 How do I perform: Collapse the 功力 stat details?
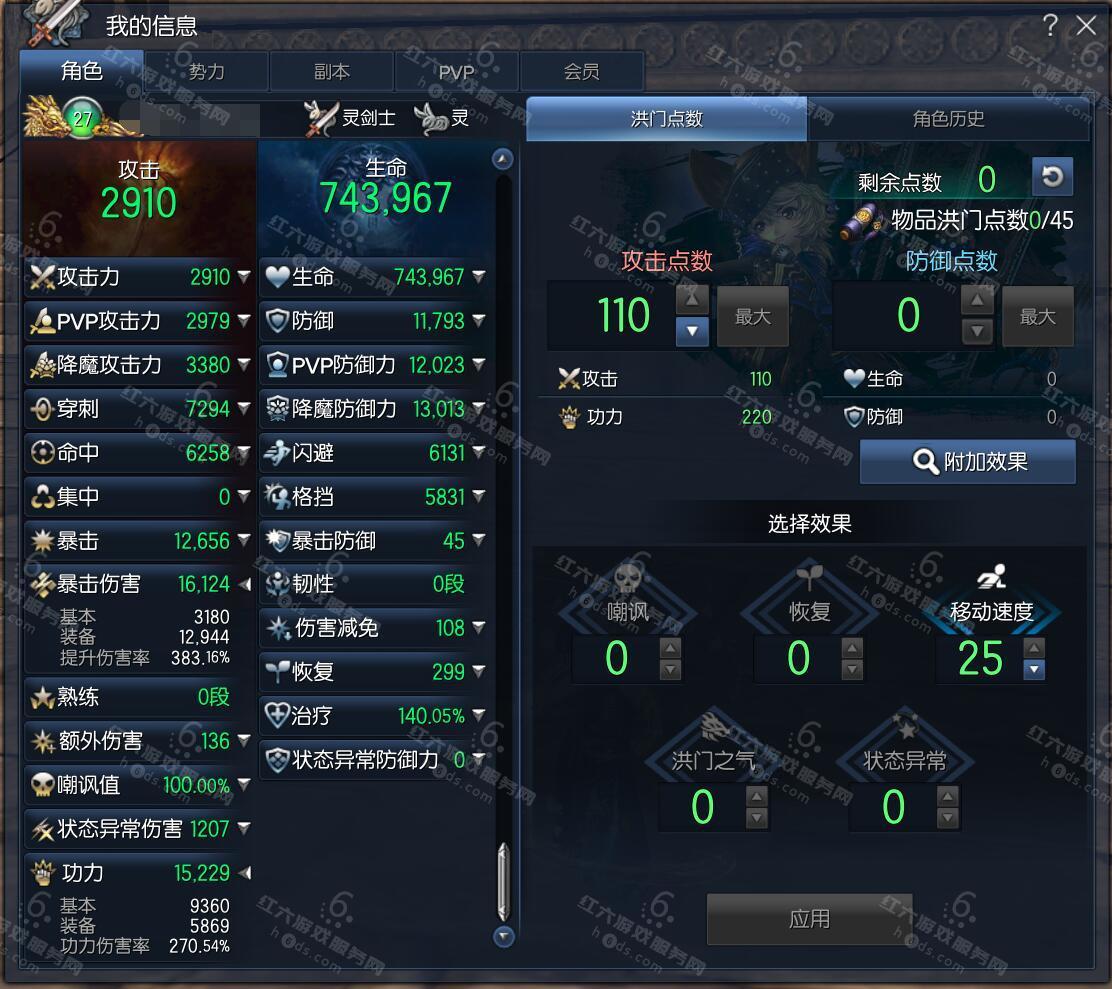coord(244,873)
